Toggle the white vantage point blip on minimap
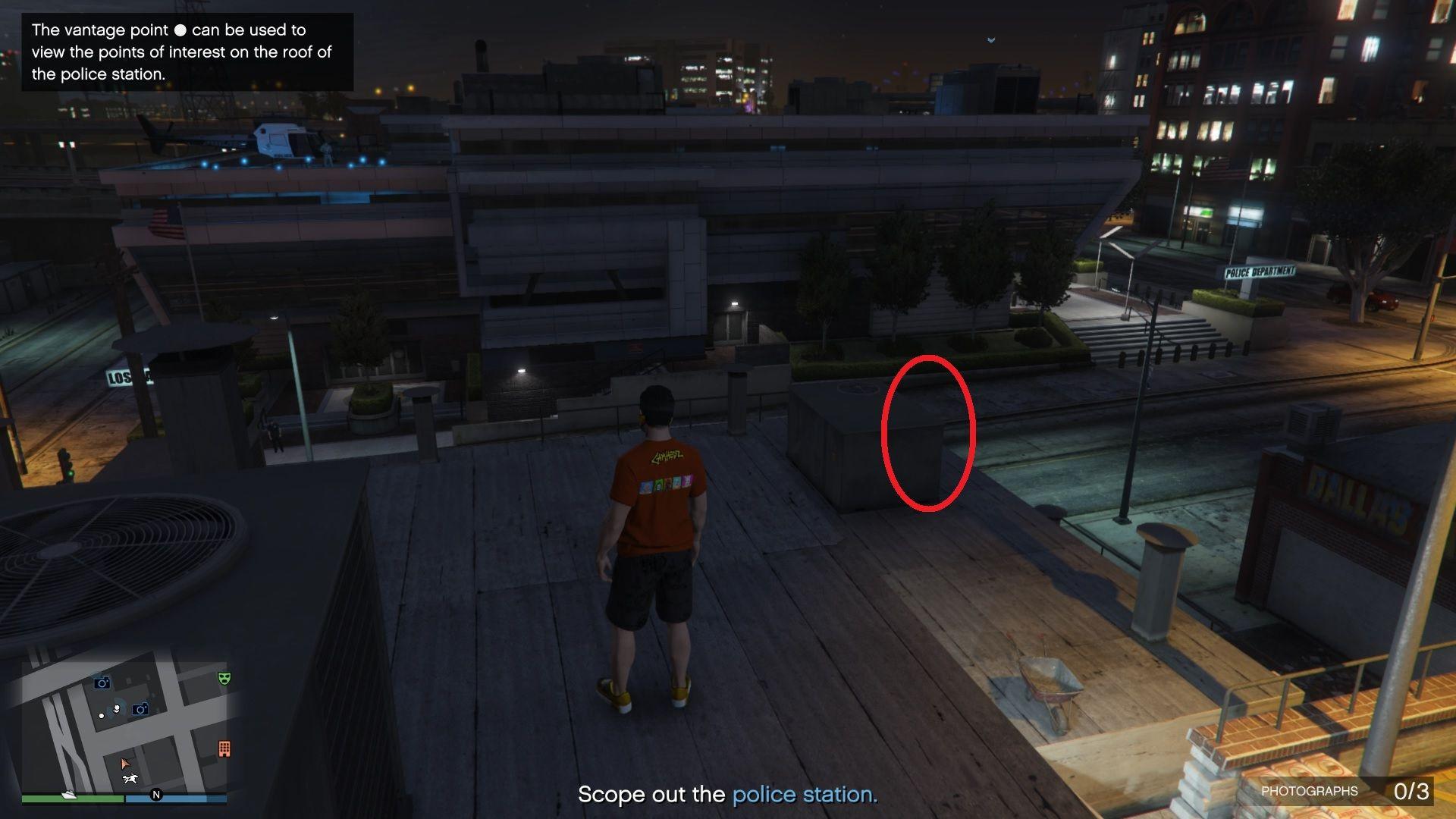 [117, 708]
